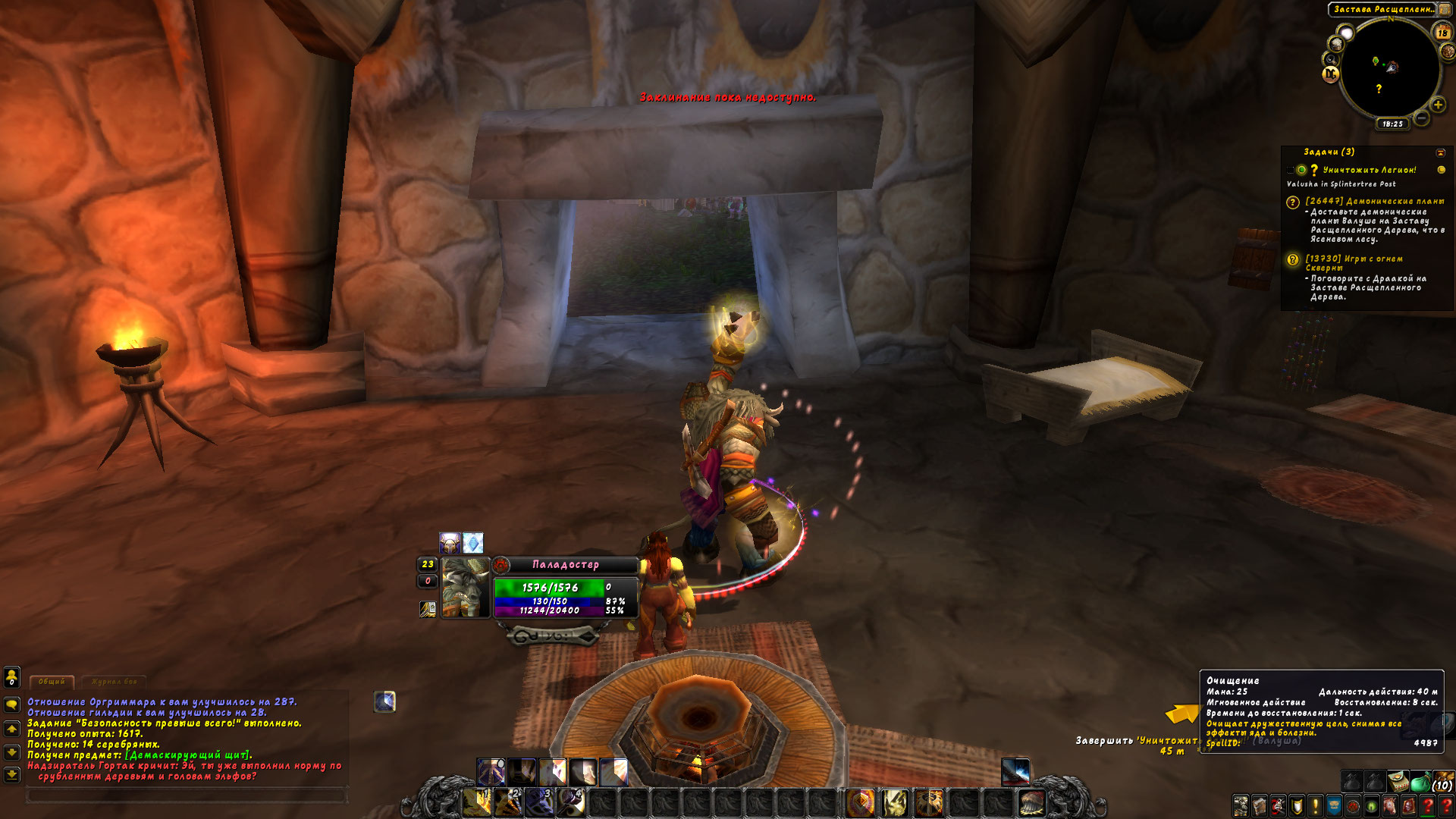This screenshot has height=819, width=1456.
Task: Collapse the Задачи quest tracker
Action: 1441,152
